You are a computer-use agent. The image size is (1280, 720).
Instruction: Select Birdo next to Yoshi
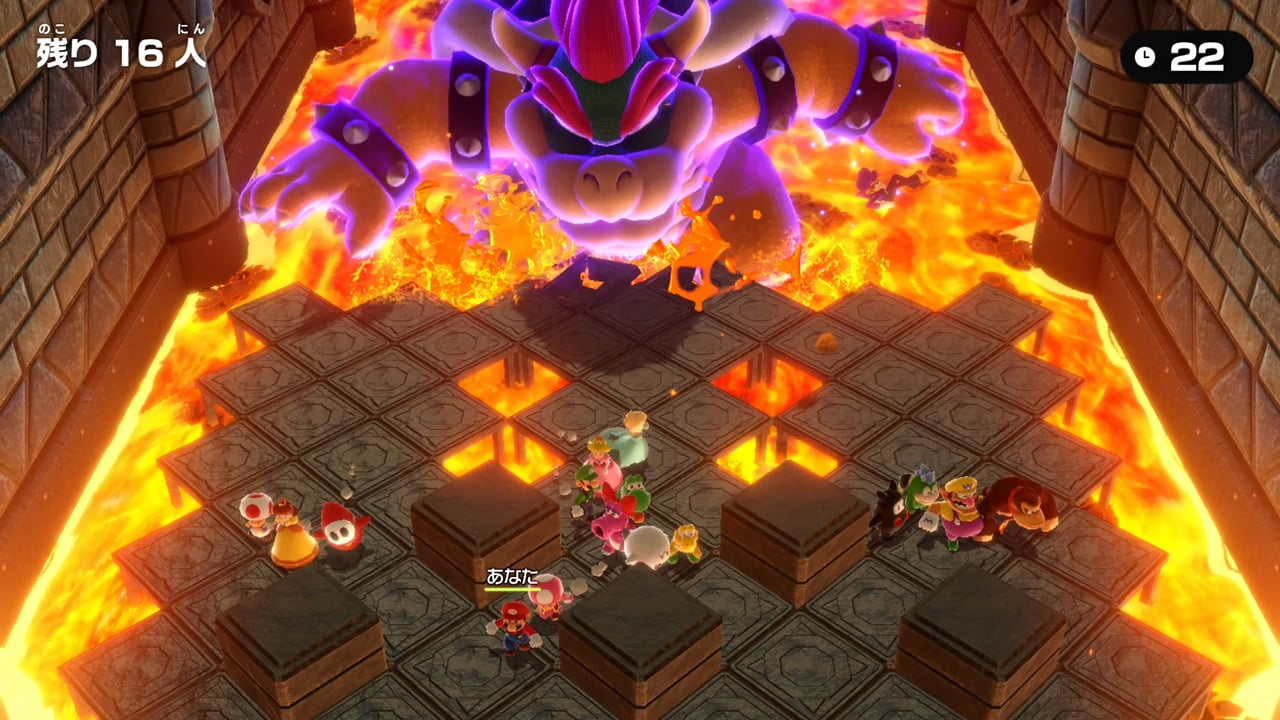pos(609,525)
